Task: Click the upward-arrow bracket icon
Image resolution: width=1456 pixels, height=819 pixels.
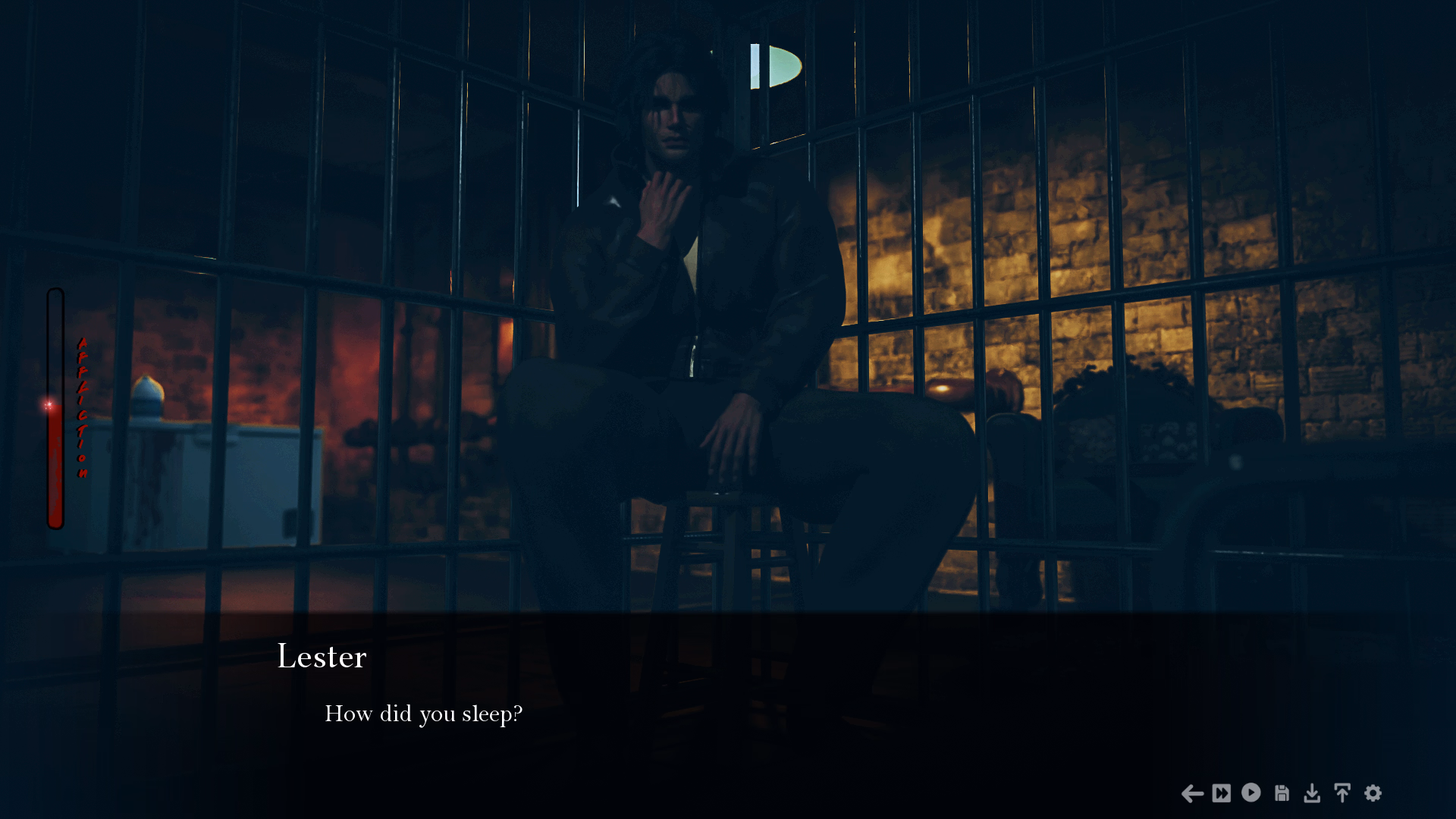Action: pyautogui.click(x=1342, y=793)
